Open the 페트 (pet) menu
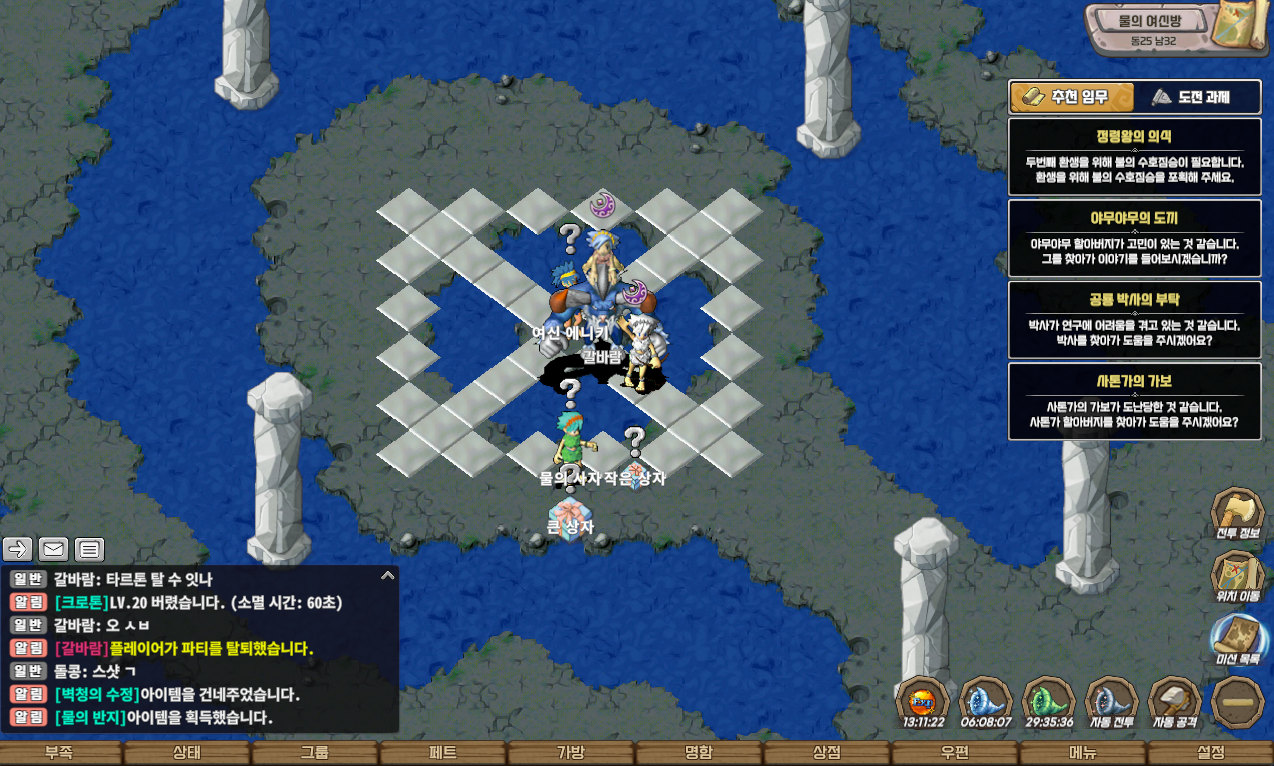 click(443, 753)
